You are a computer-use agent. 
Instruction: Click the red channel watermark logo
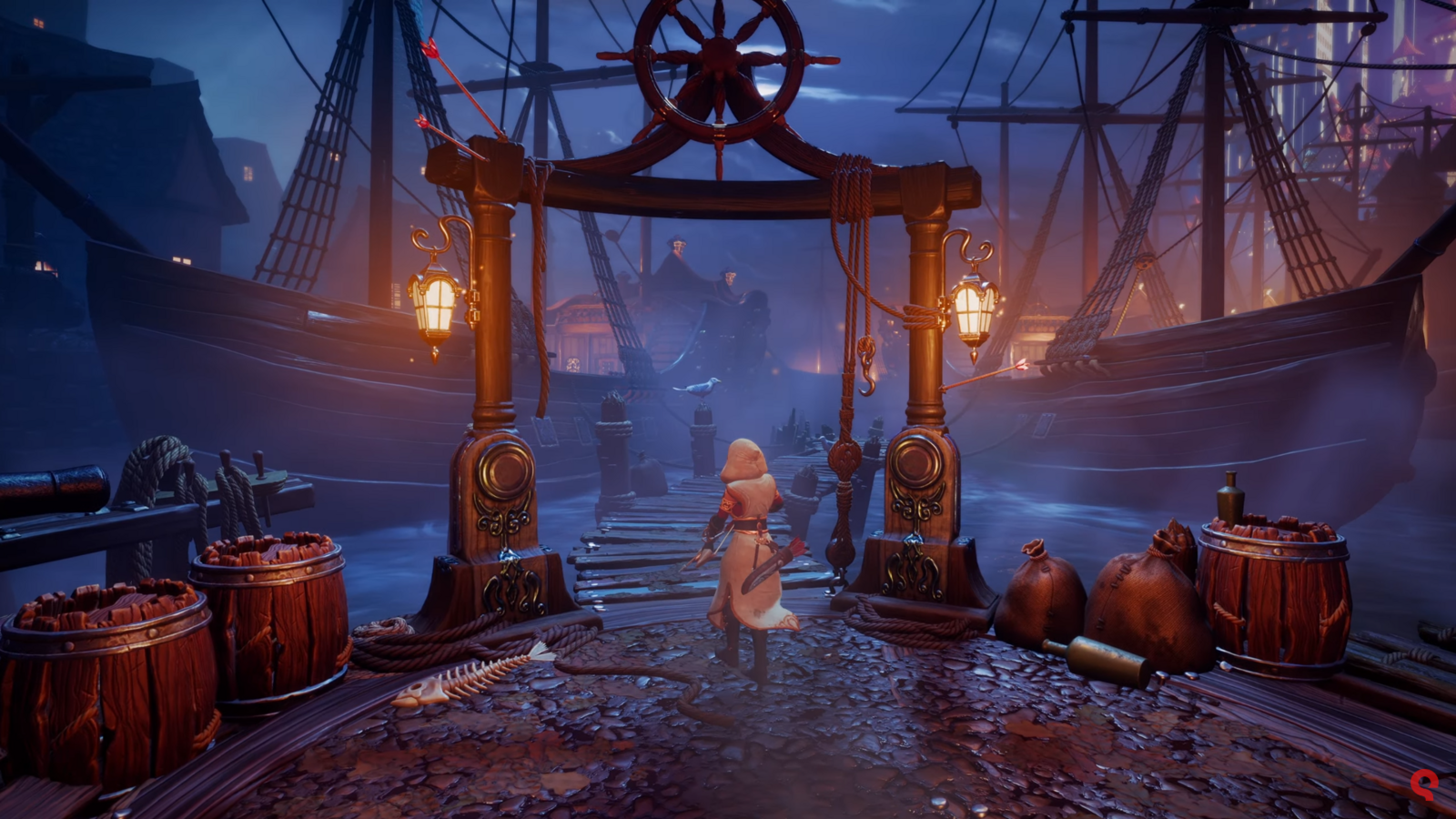point(1422,784)
